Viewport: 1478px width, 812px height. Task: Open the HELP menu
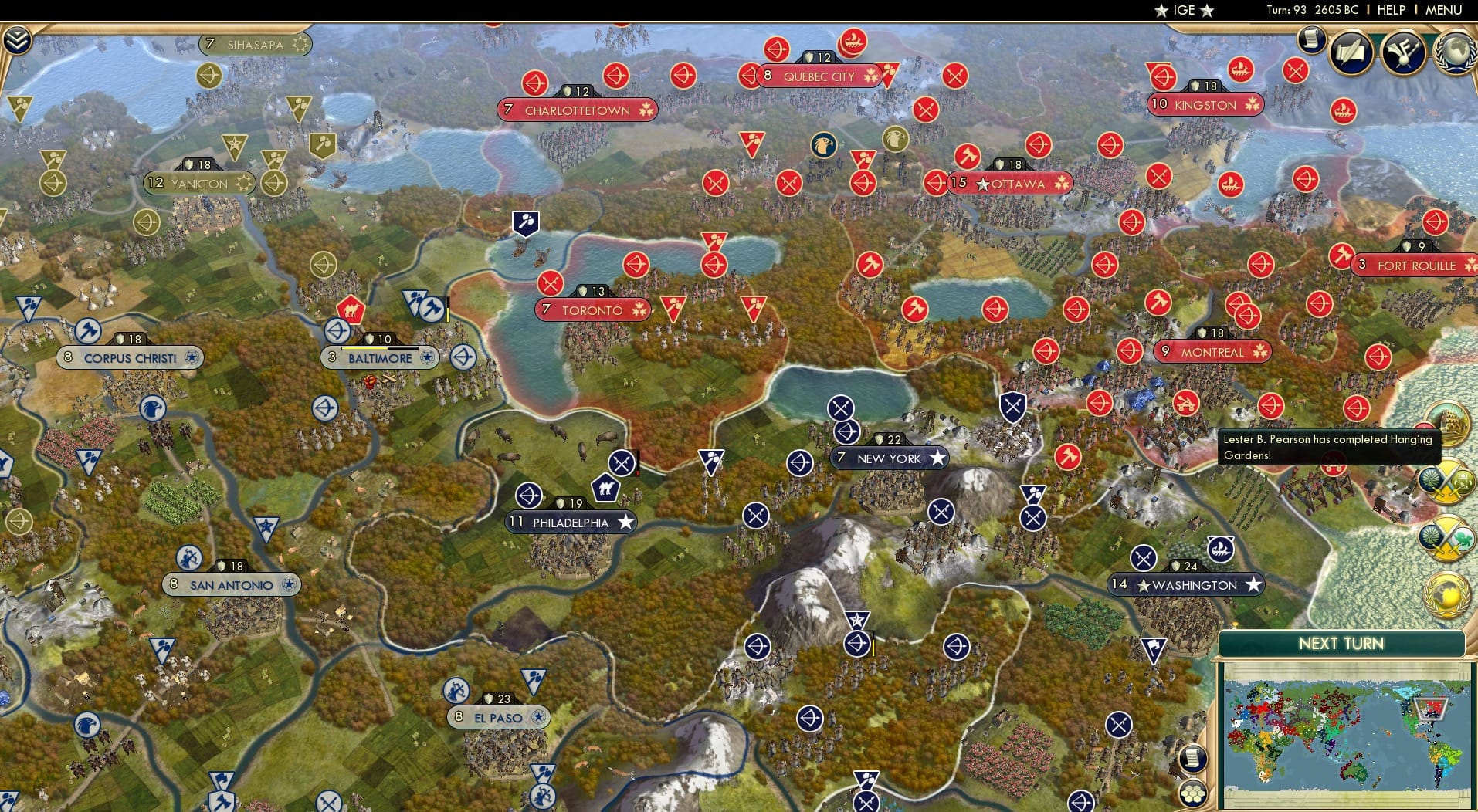point(1390,11)
